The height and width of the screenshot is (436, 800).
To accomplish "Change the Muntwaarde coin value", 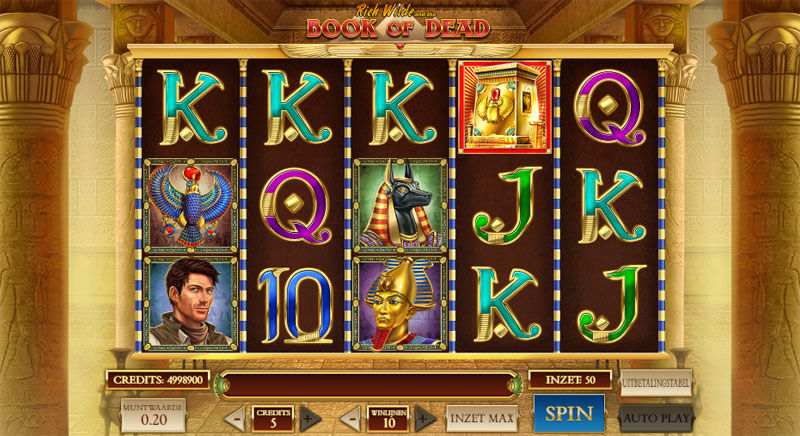I will coord(152,416).
